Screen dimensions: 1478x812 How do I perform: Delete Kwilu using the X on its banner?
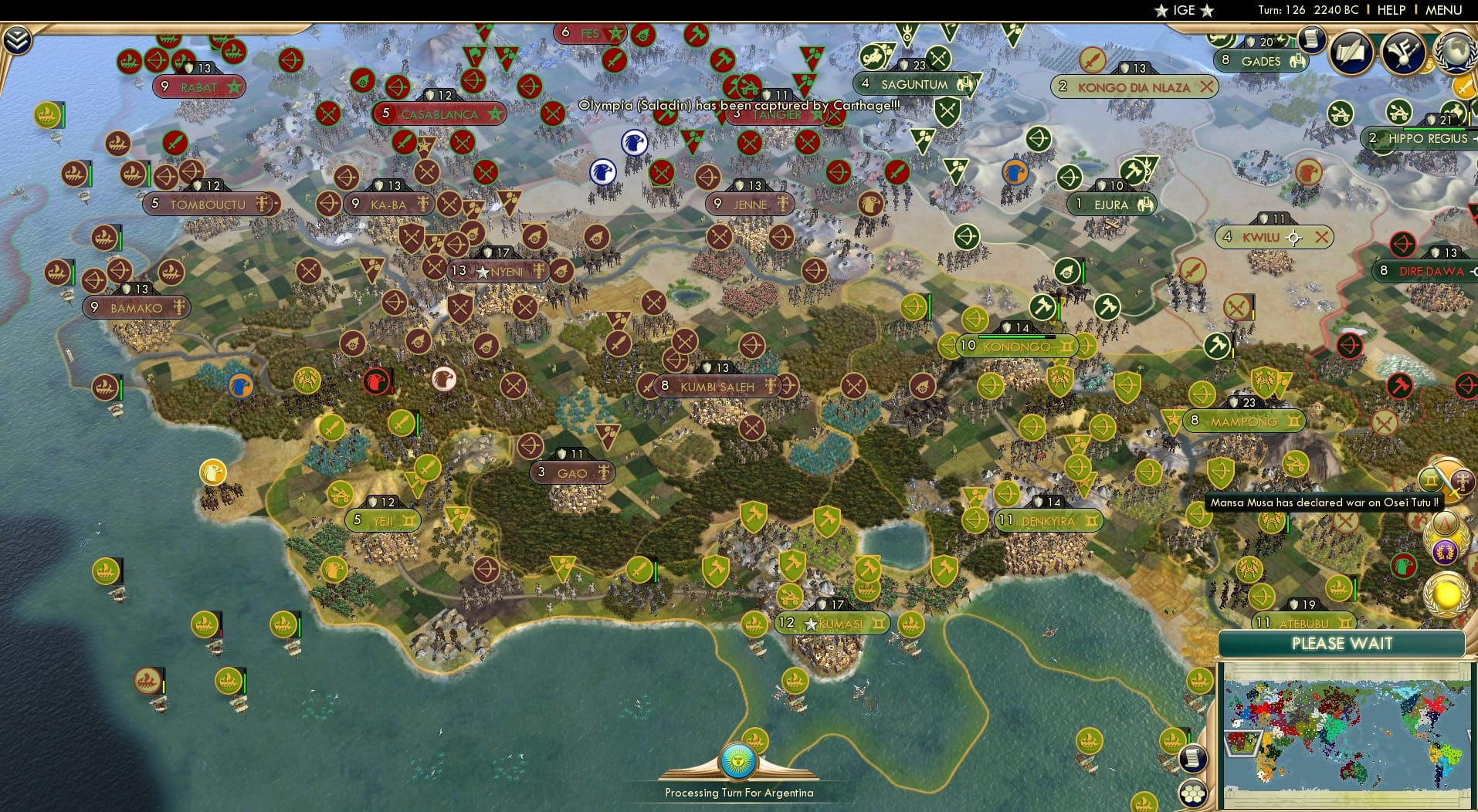point(1321,238)
